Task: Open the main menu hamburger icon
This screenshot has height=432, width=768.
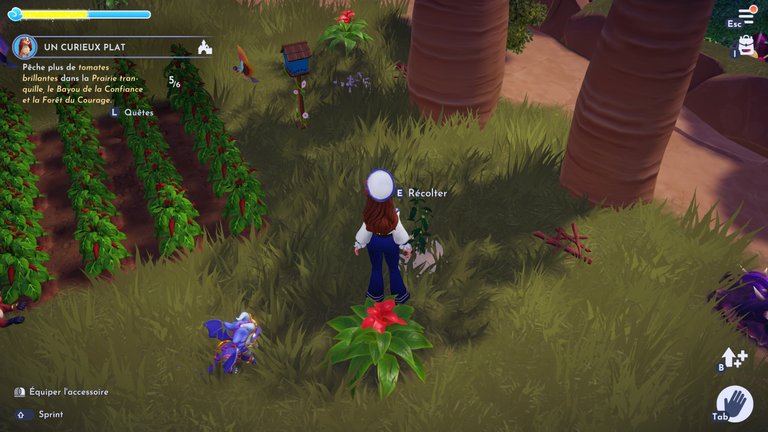Action: (x=745, y=15)
